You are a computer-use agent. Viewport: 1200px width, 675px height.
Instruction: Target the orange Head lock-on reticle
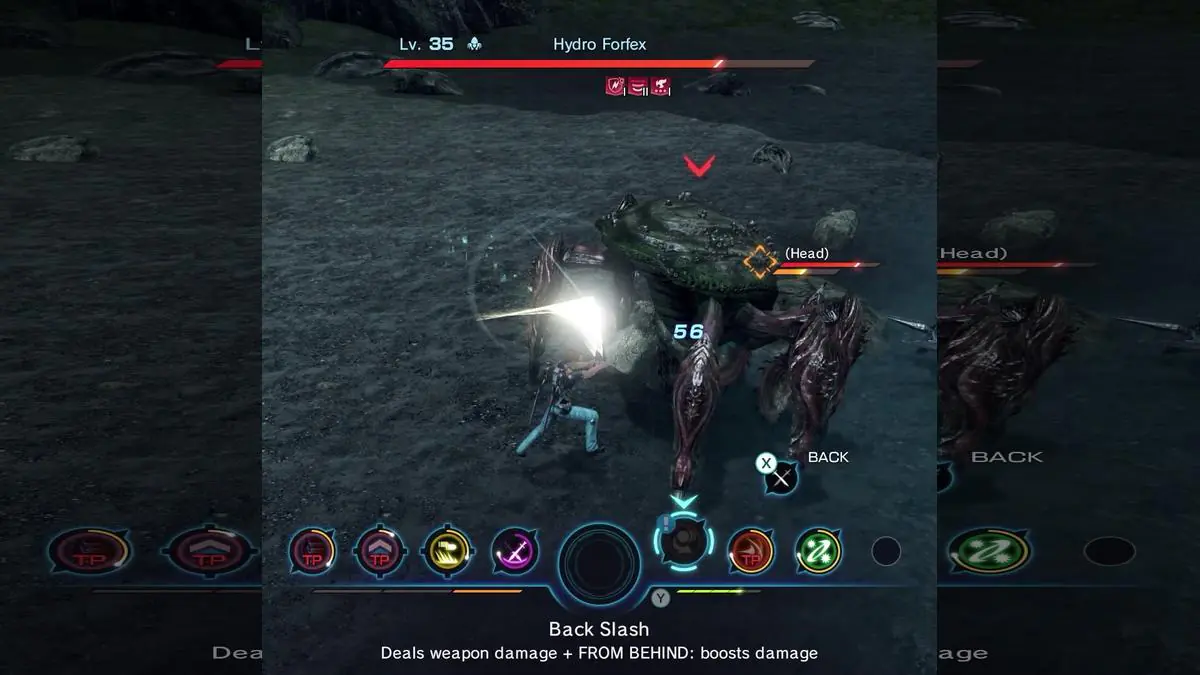point(760,261)
